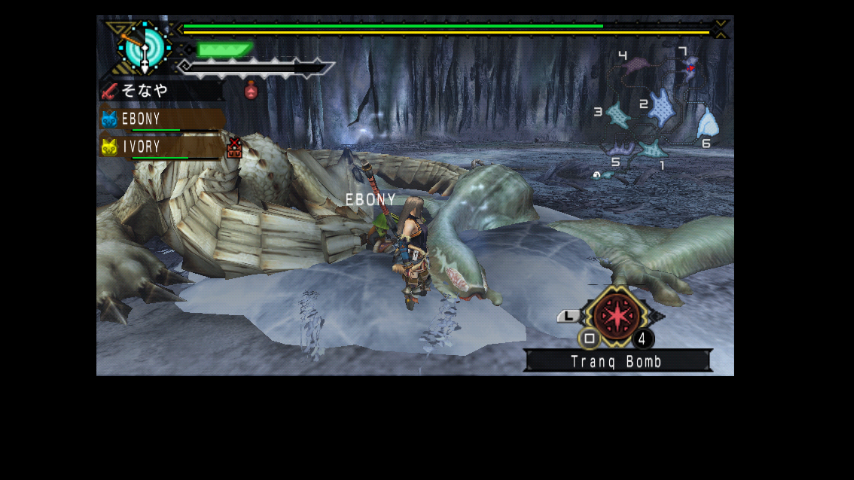Choose area 6 on the minimap
This screenshot has width=854, height=480.
(x=707, y=124)
